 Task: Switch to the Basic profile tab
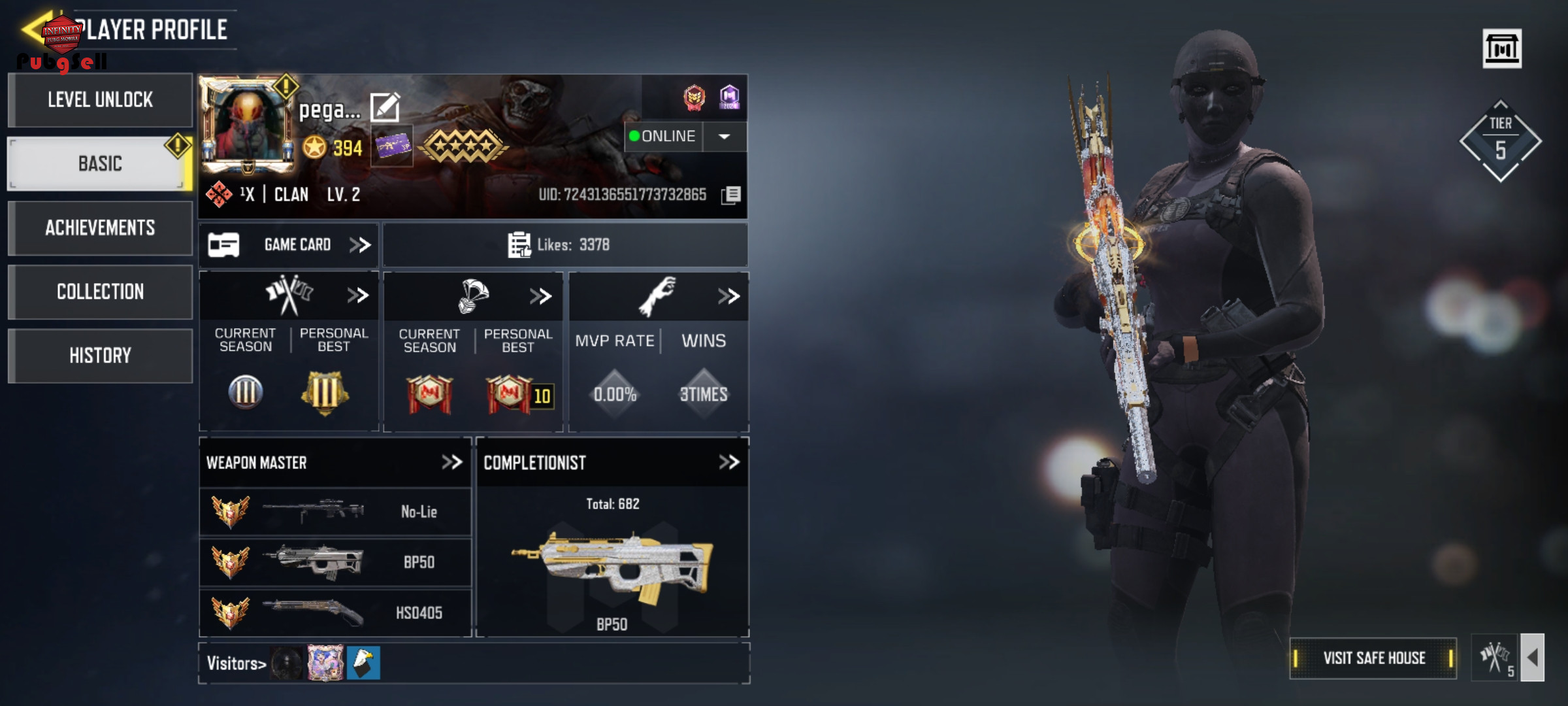[x=100, y=163]
